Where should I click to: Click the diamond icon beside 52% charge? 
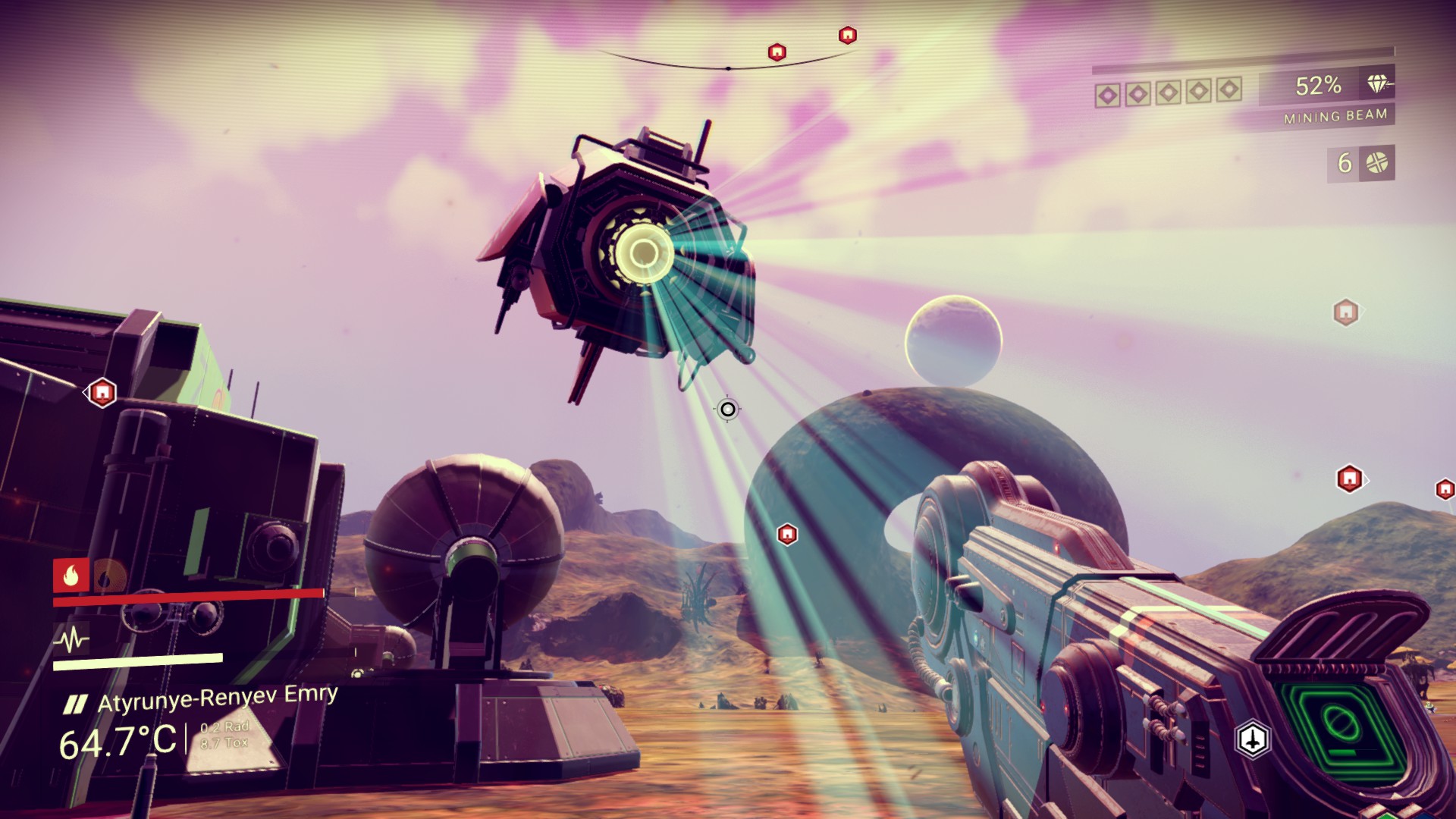point(1378,84)
